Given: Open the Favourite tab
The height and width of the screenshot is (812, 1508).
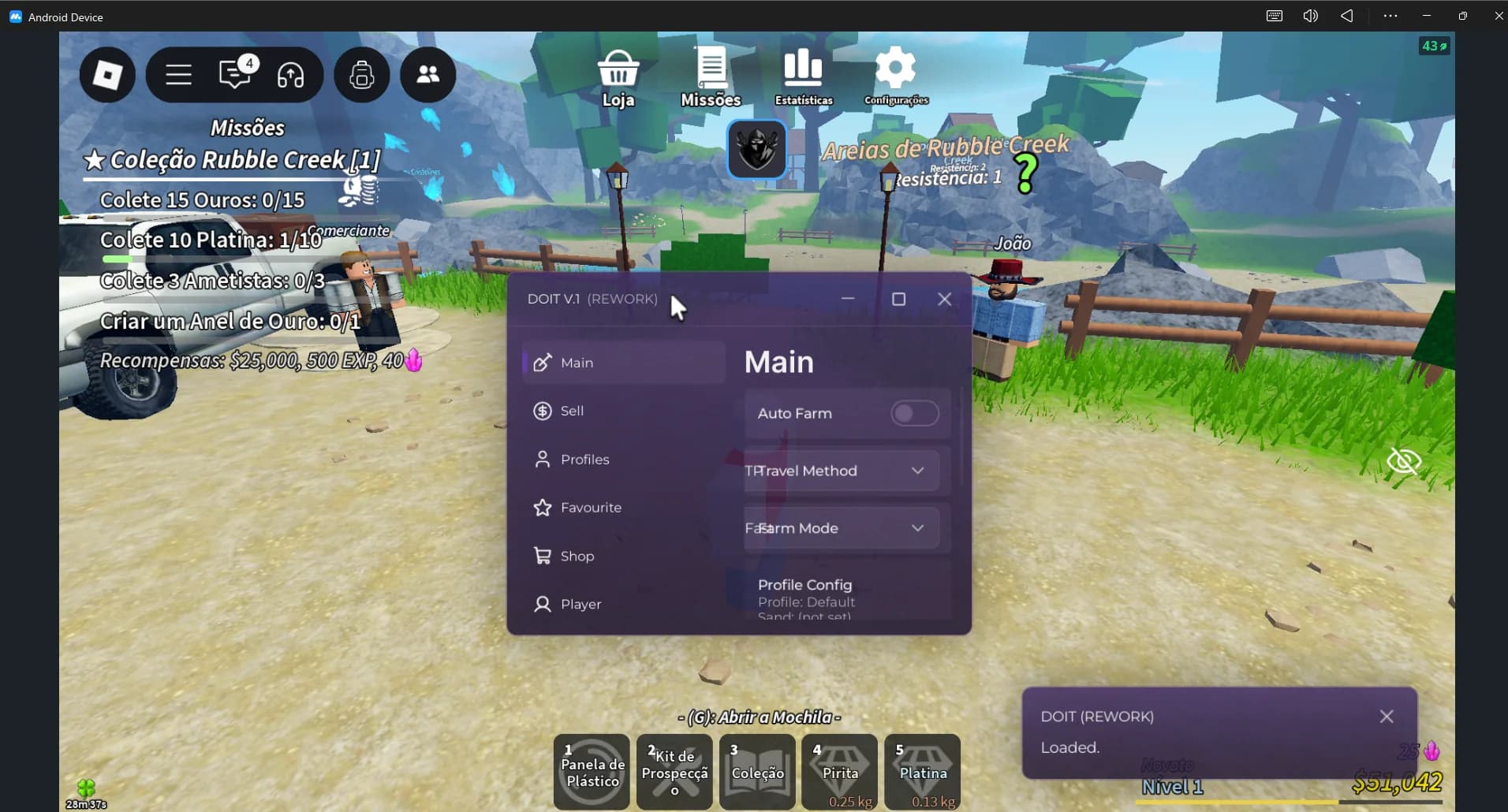Looking at the screenshot, I should click(x=591, y=508).
